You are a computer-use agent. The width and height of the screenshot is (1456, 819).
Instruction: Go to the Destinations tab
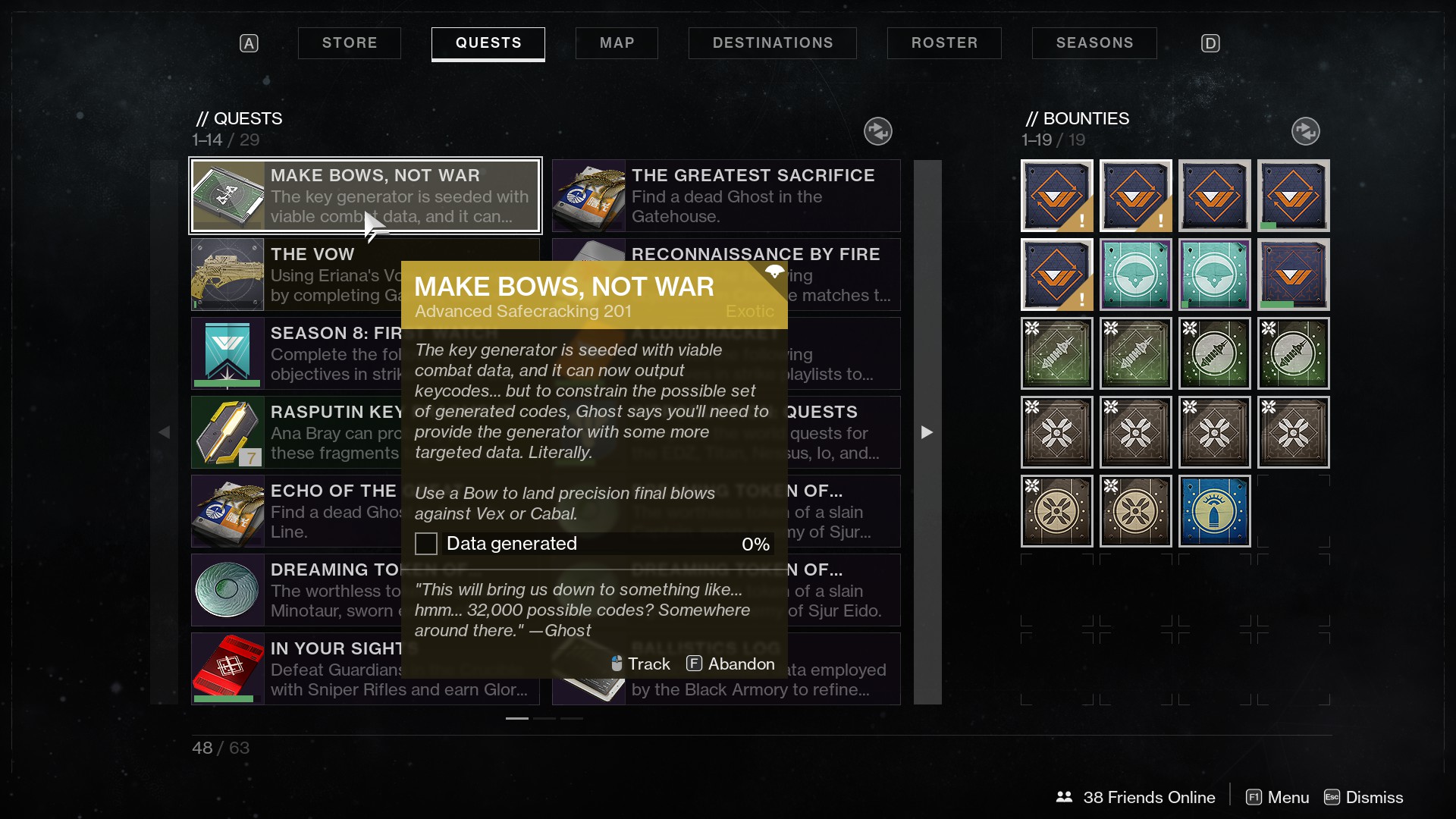772,43
